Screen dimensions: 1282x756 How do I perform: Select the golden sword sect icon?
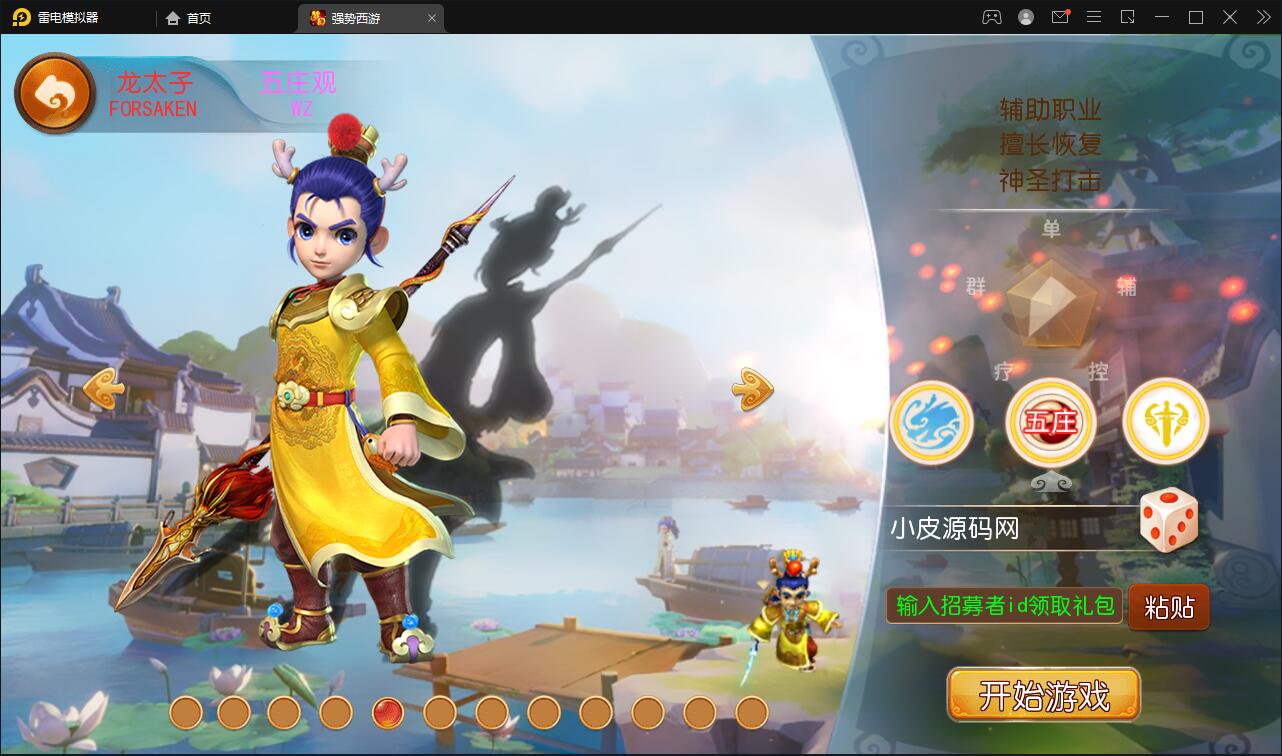point(1165,422)
